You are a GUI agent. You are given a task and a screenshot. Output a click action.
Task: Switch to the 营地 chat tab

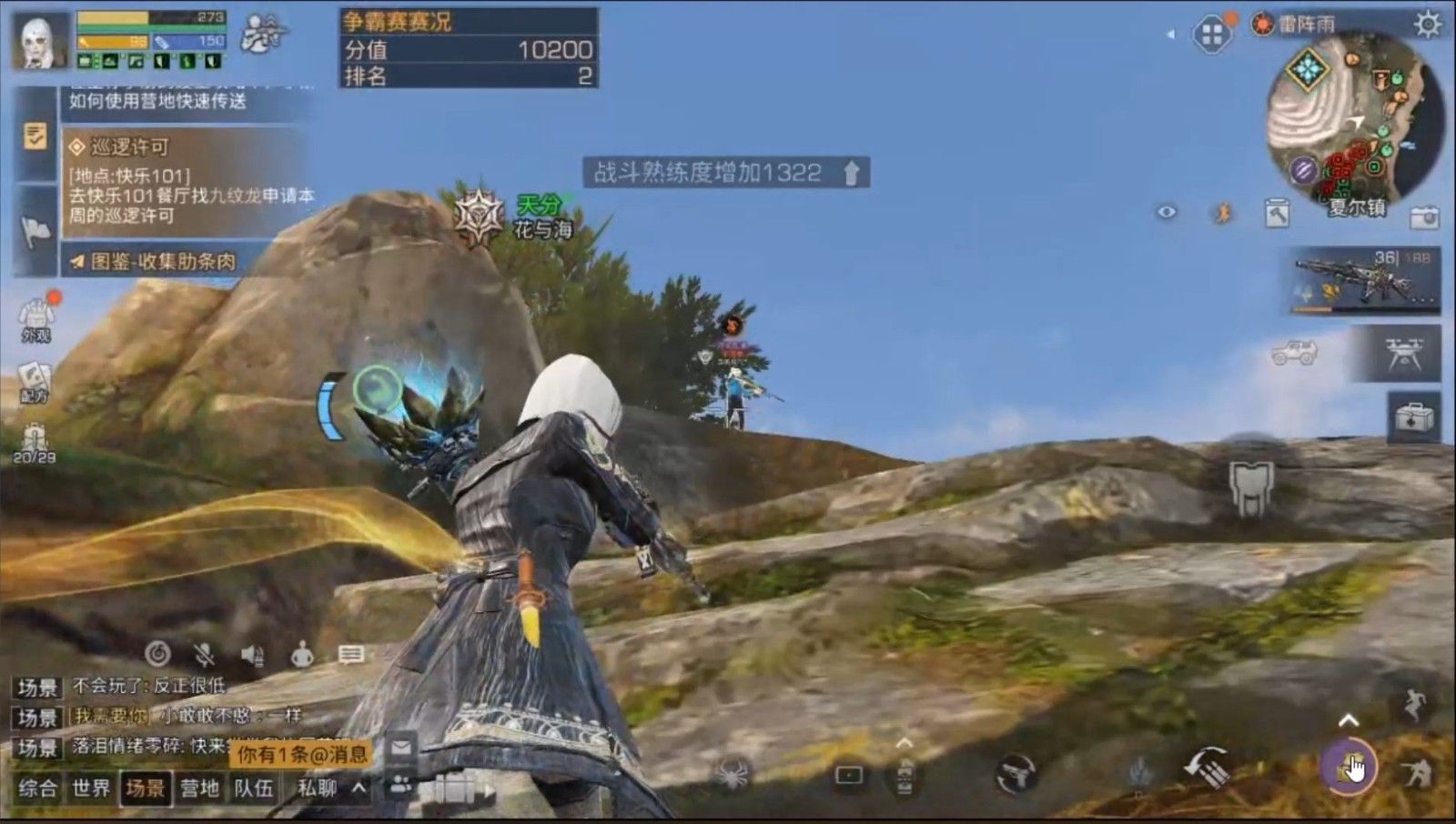pos(200,788)
